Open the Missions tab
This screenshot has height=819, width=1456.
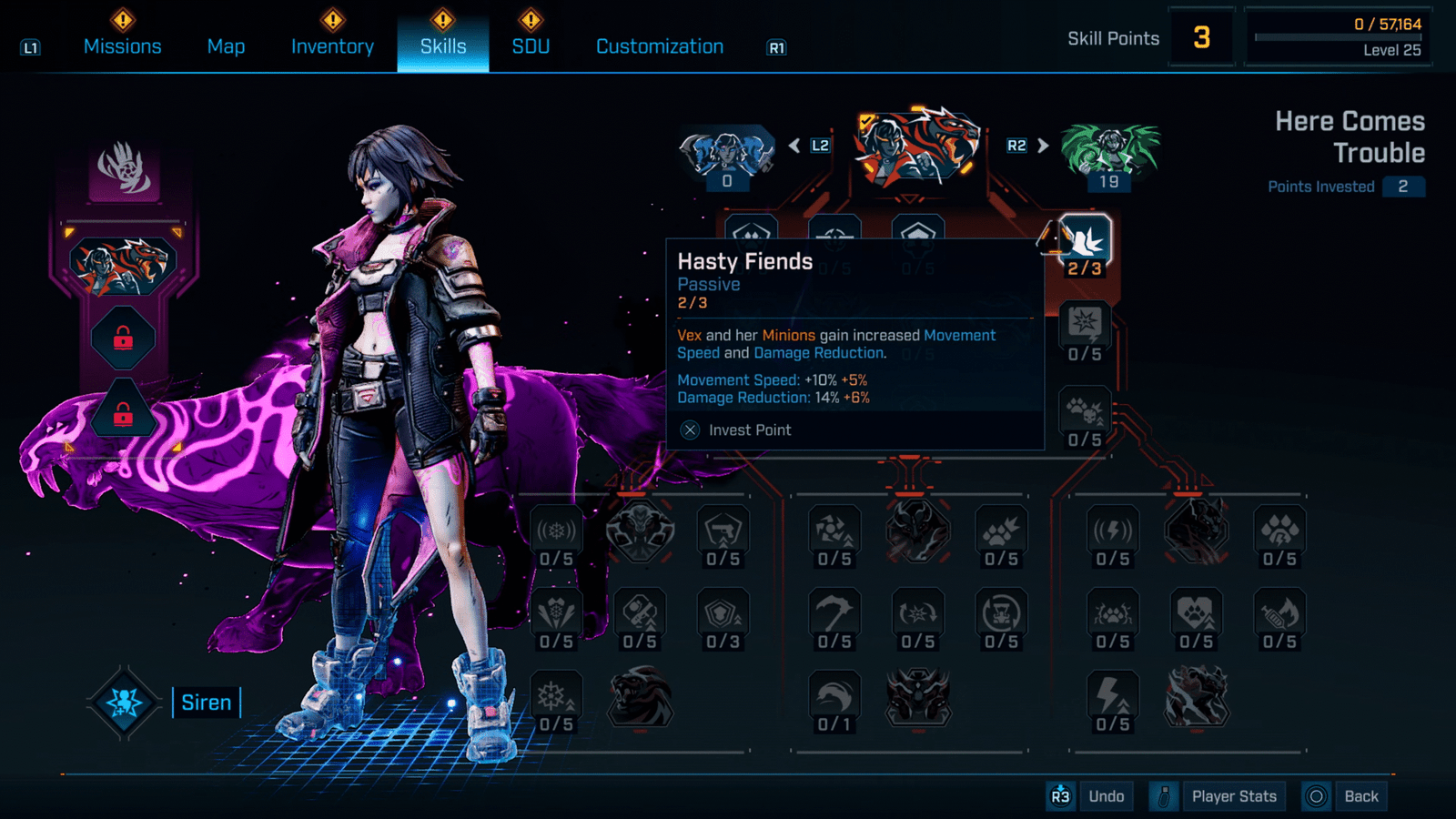coord(122,46)
